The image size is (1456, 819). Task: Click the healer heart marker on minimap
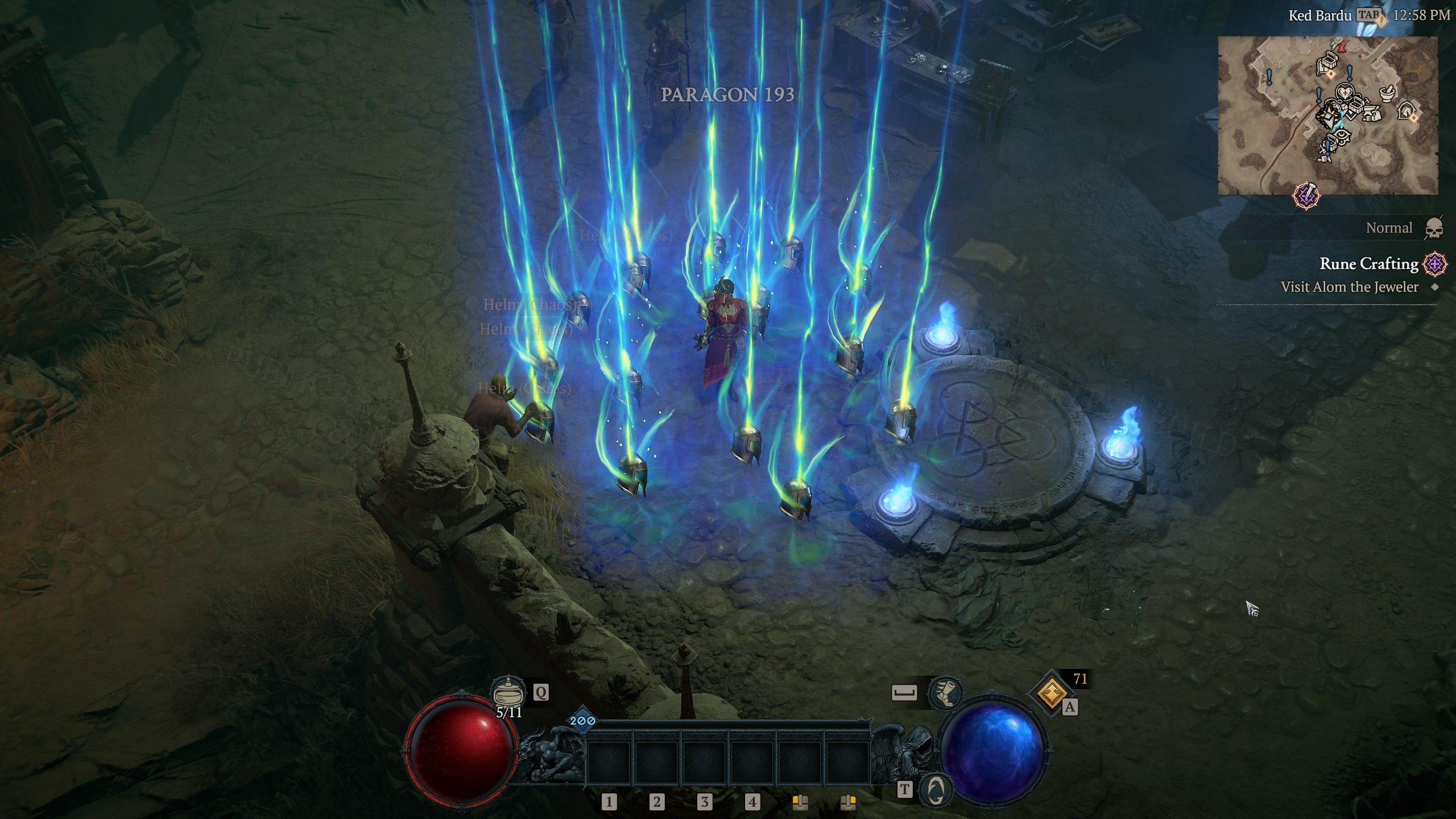coord(1345,92)
